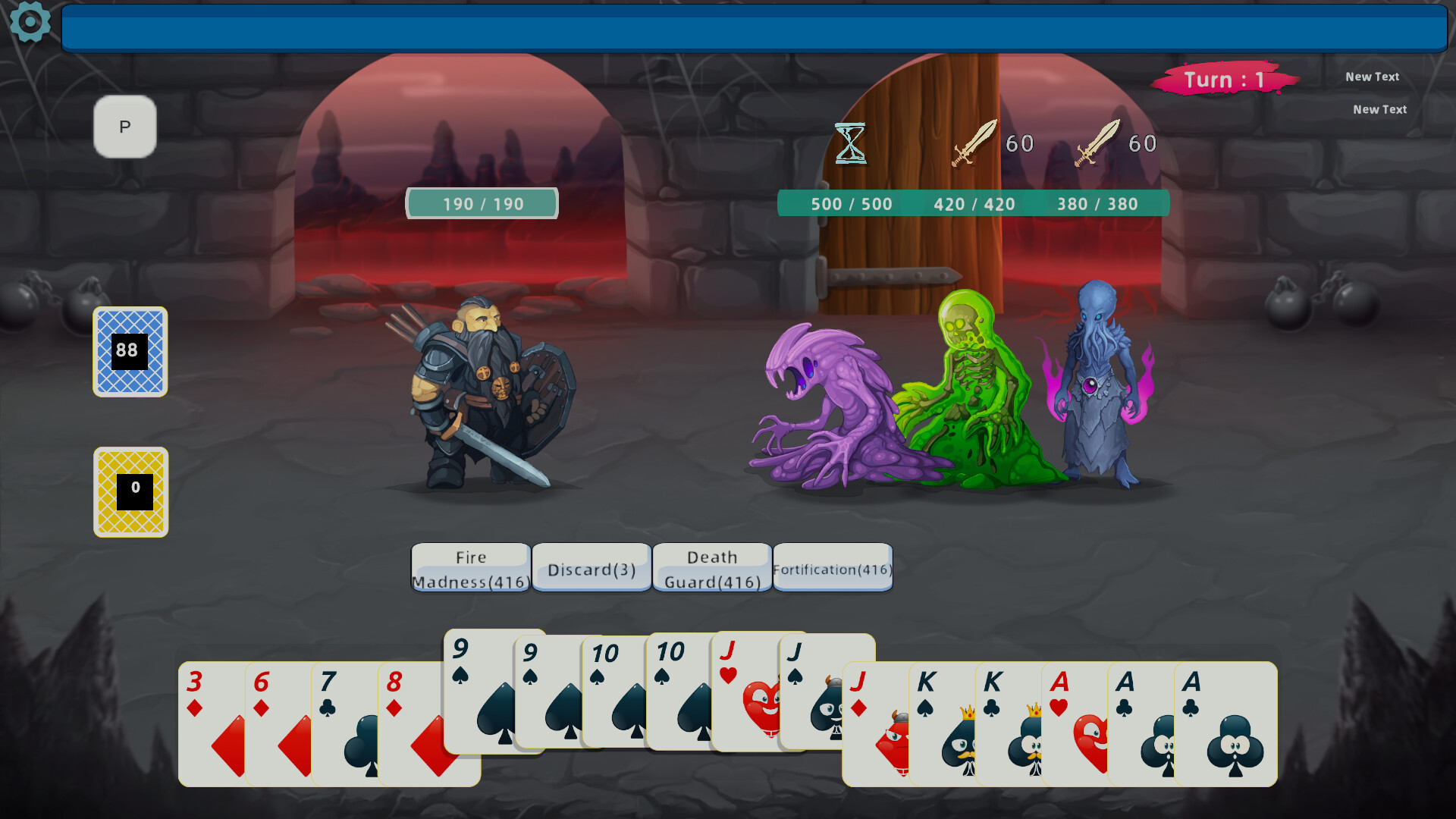Viewport: 1456px width, 819px height.
Task: Click the top New Text label
Action: [x=1373, y=77]
